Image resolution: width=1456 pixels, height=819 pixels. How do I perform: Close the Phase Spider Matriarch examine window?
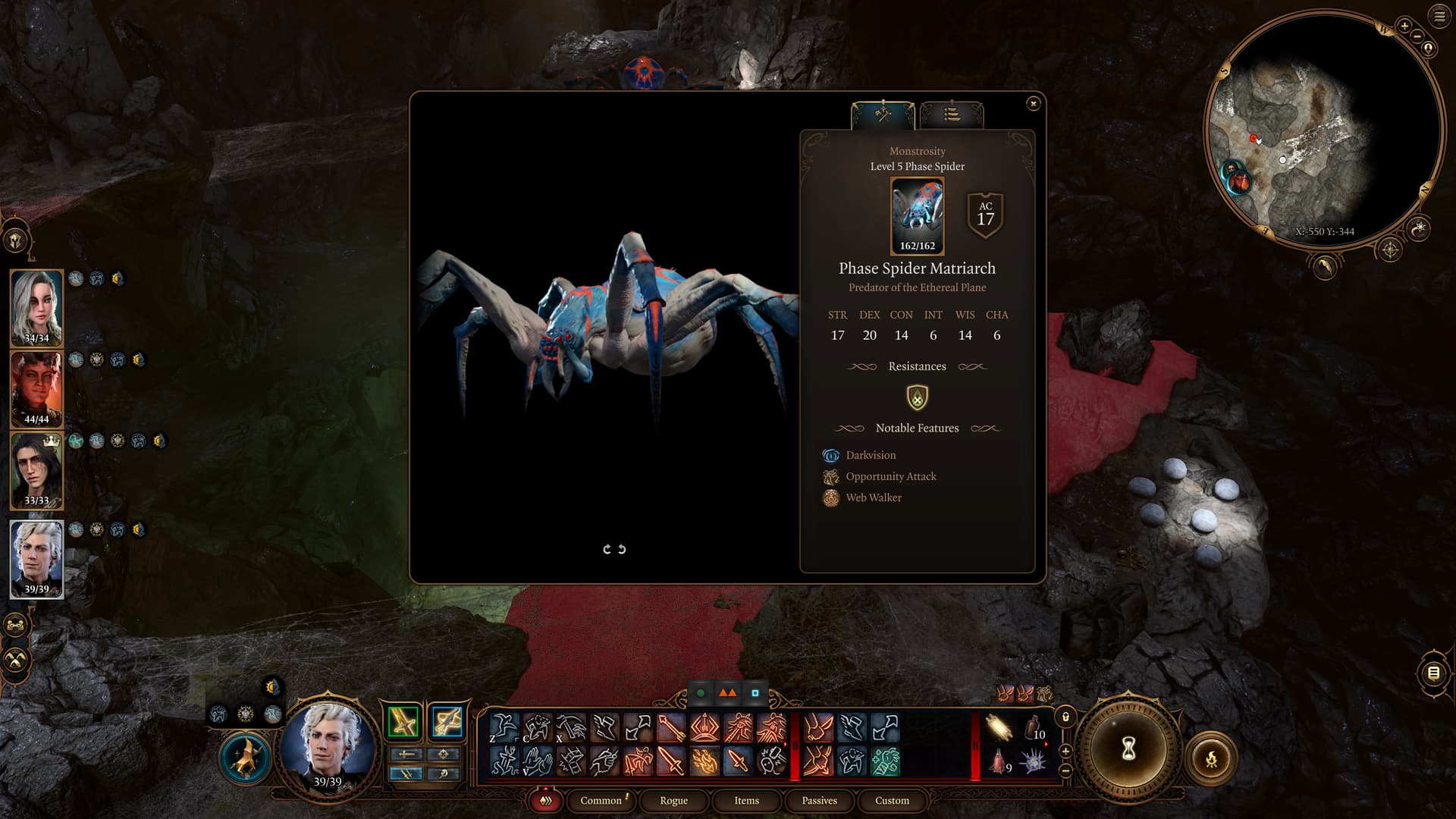(1033, 104)
